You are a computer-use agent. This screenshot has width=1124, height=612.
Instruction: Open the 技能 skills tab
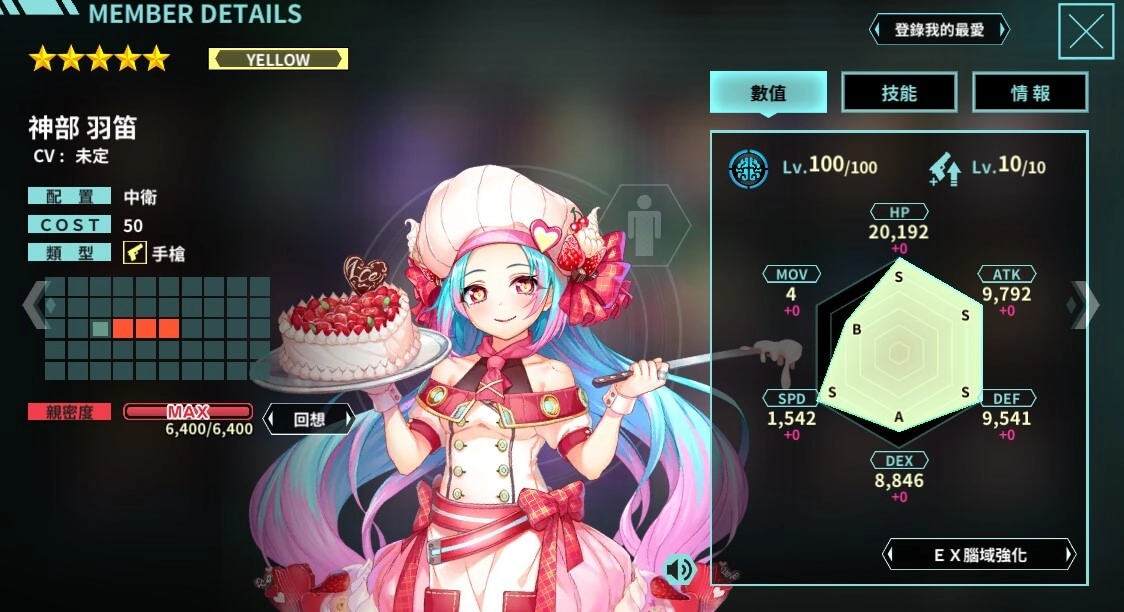click(899, 93)
